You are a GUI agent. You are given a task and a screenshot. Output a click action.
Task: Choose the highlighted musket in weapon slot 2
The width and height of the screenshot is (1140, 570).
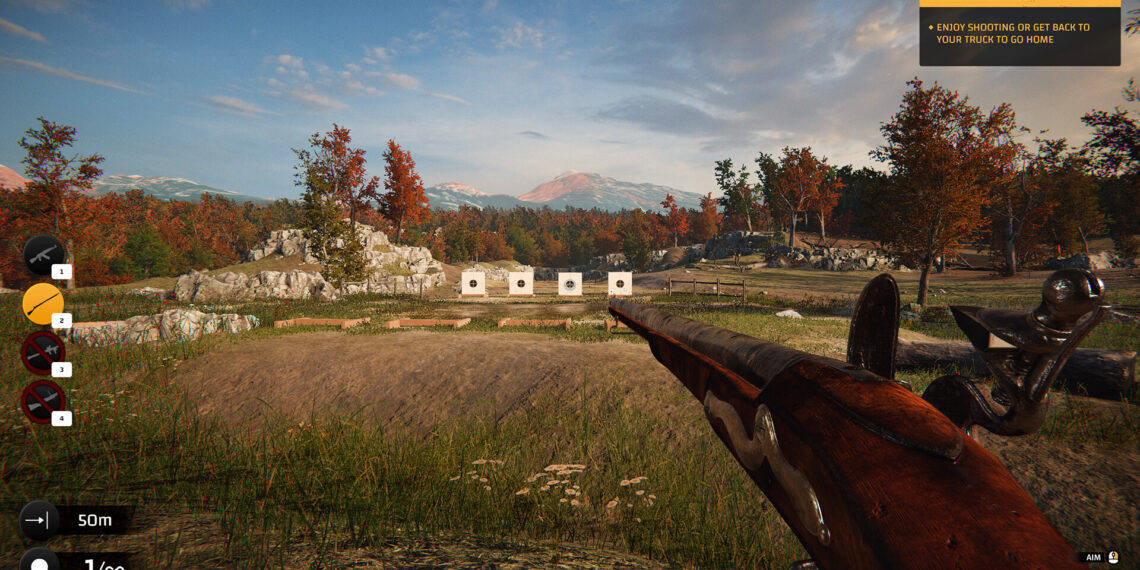(x=43, y=304)
